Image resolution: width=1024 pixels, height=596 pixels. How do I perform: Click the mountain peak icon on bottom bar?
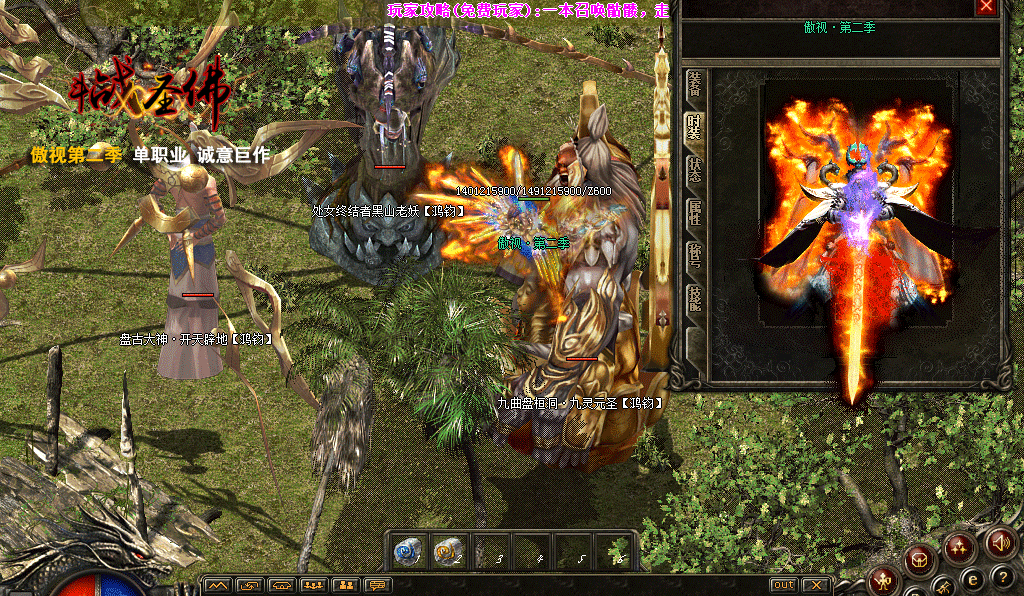click(x=218, y=585)
